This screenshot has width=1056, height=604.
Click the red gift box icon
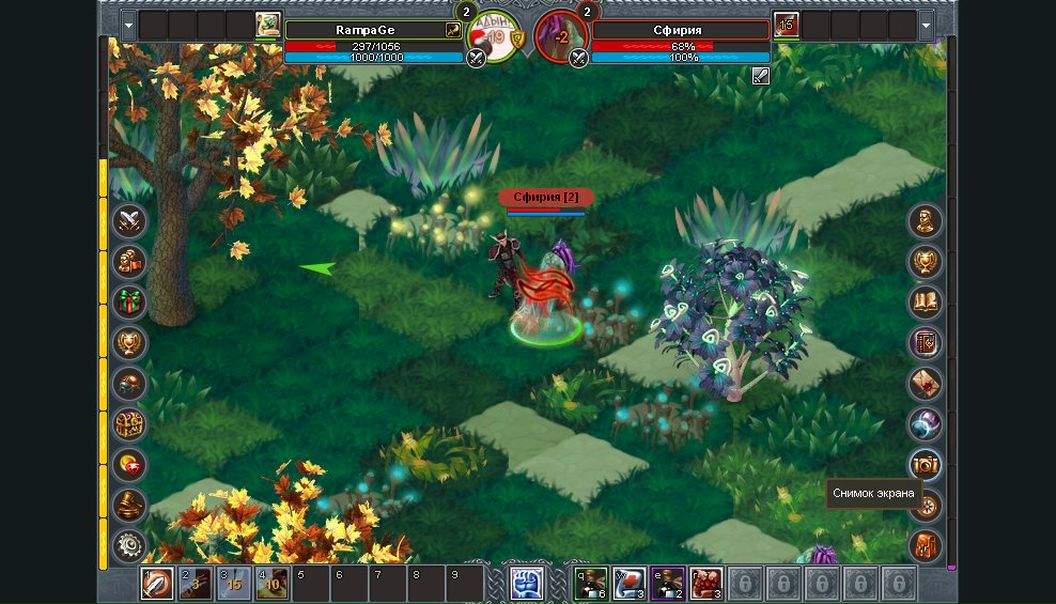[130, 301]
